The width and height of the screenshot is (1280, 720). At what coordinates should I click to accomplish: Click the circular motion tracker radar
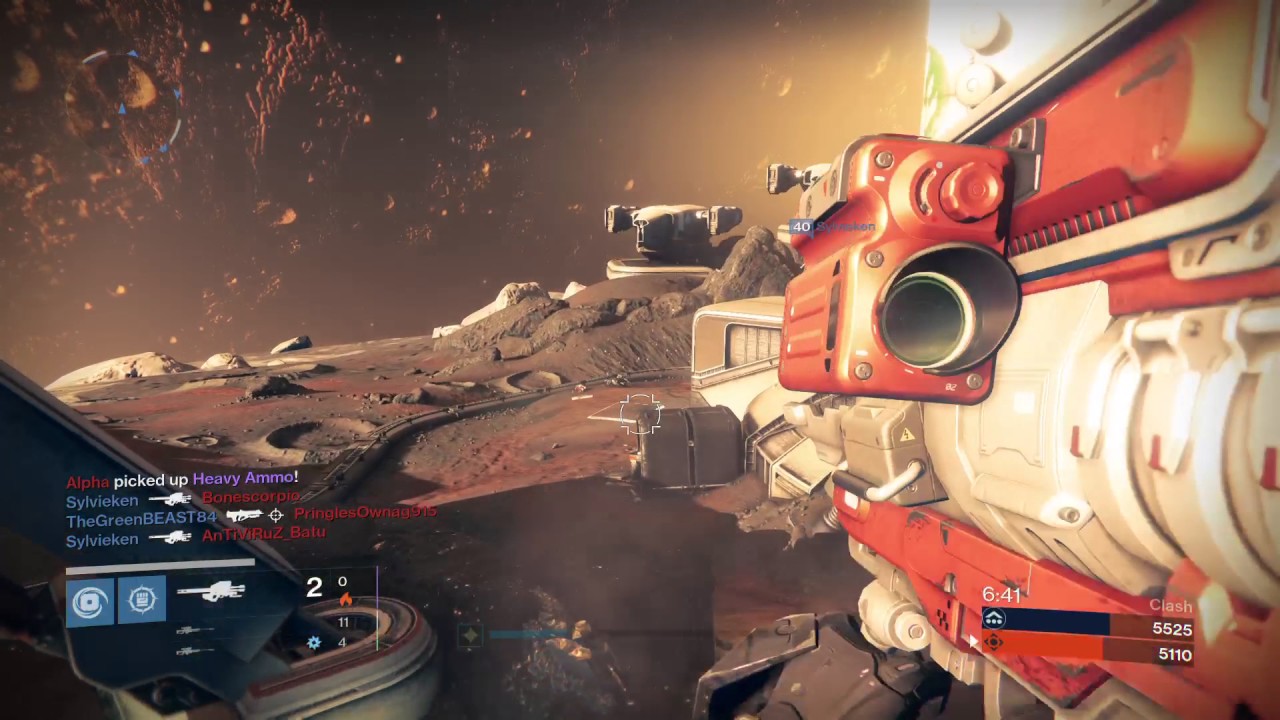pyautogui.click(x=131, y=105)
